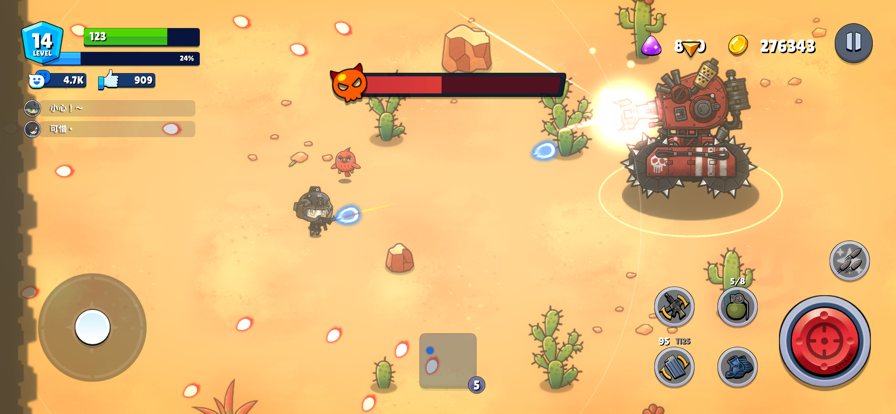
Task: Pause the game
Action: 853,43
